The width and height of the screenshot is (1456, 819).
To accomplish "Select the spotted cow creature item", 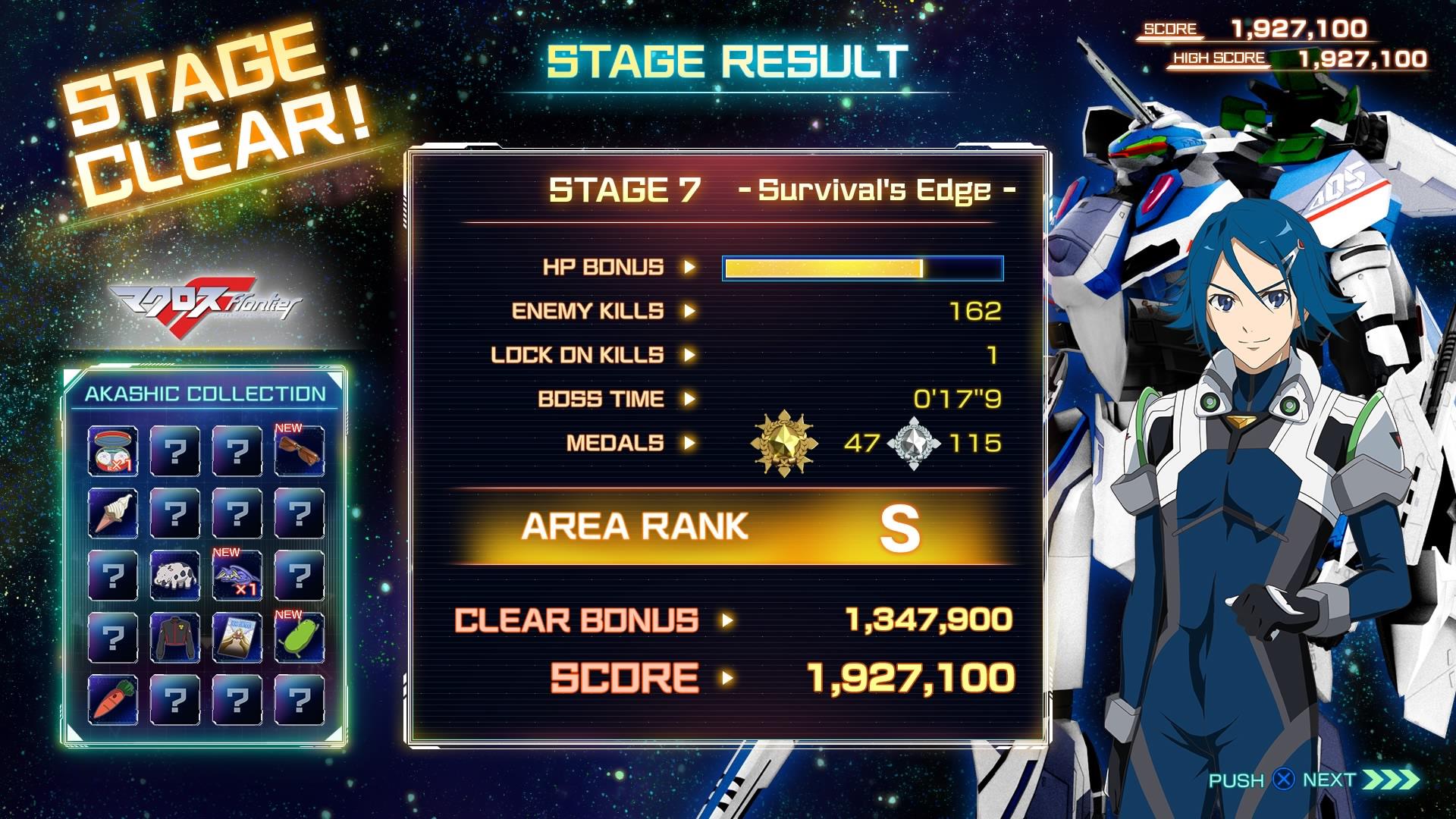I will [x=174, y=576].
